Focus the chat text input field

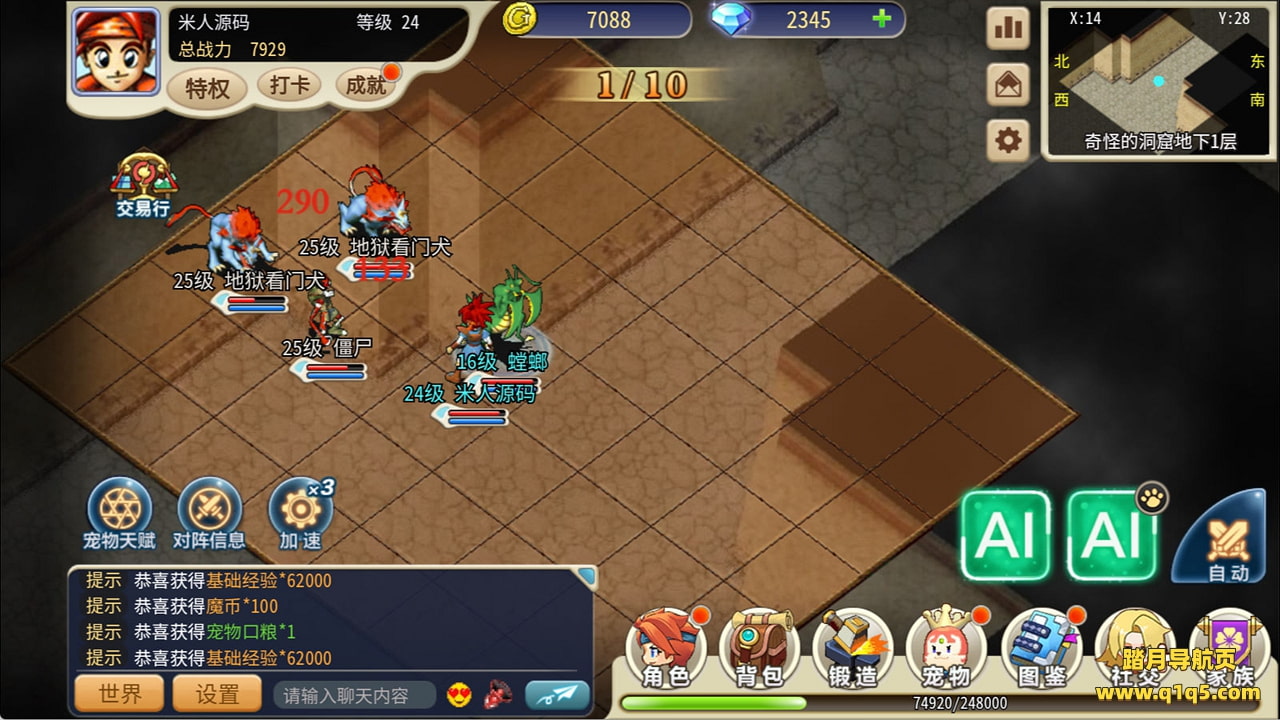point(353,695)
